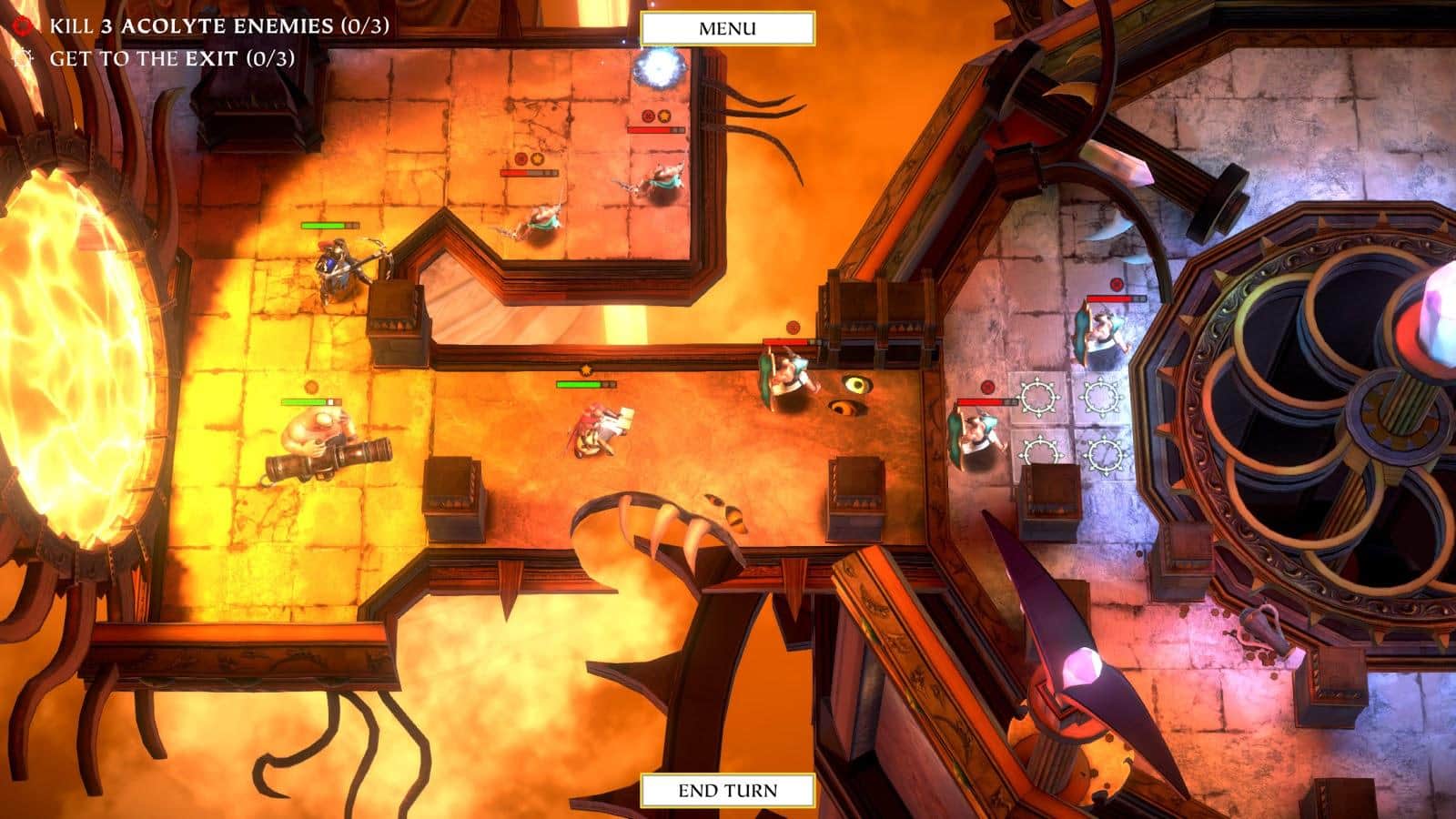1456x819 pixels.
Task: Open the Menu button
Action: pos(727,28)
